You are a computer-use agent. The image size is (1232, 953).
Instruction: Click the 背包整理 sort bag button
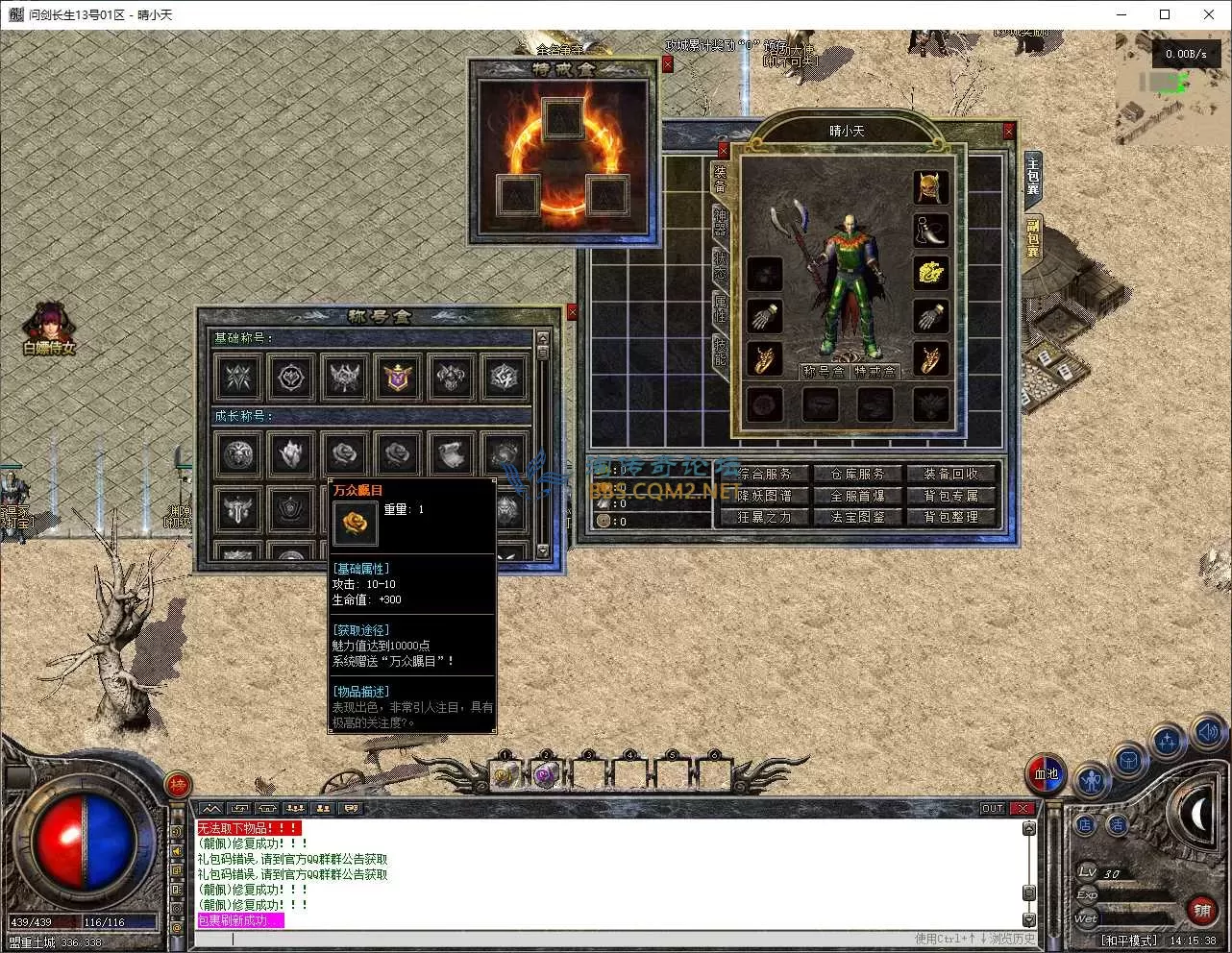pyautogui.click(x=950, y=517)
